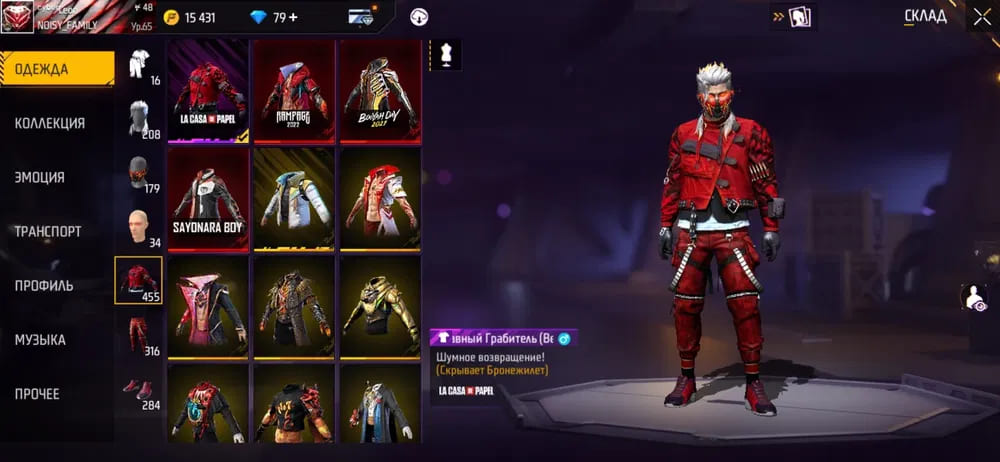Choose the Booyah Day 2021 jacket
1000x462 pixels.
380,92
